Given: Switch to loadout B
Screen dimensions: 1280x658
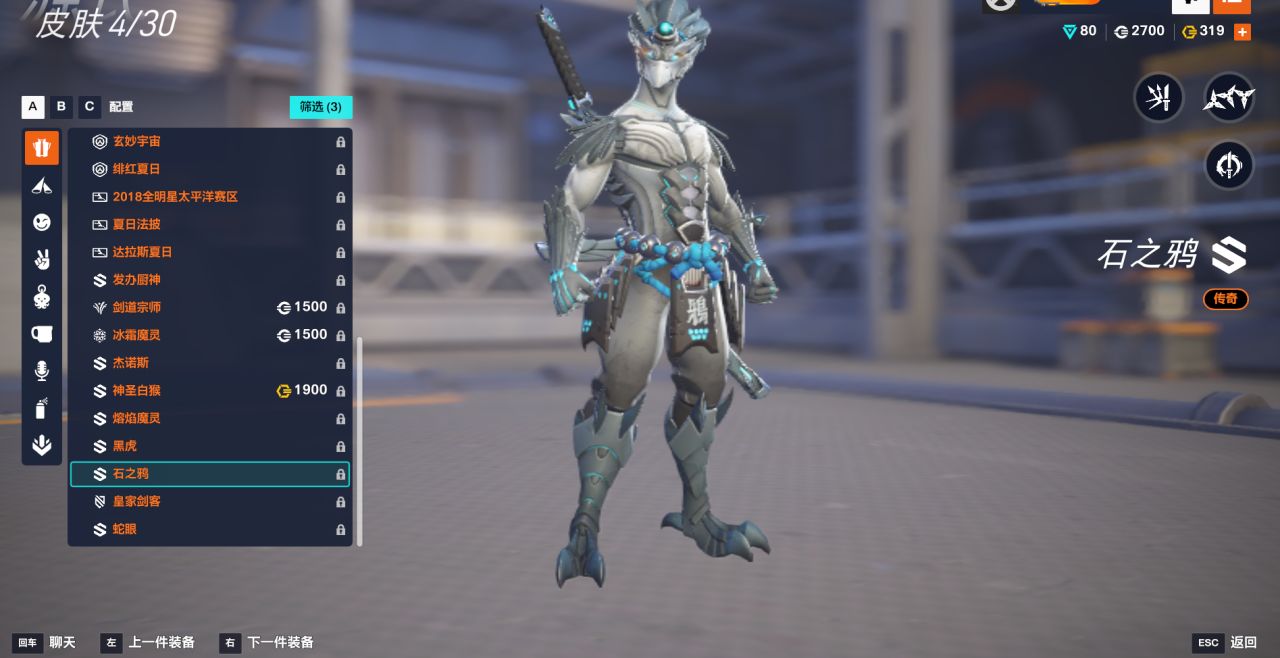Looking at the screenshot, I should tap(62, 107).
